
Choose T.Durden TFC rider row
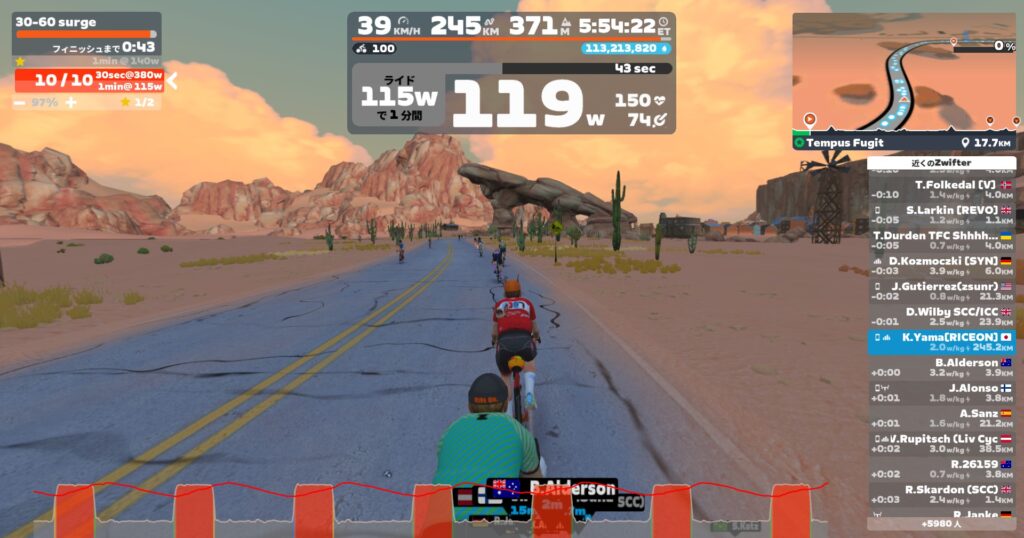(x=941, y=240)
